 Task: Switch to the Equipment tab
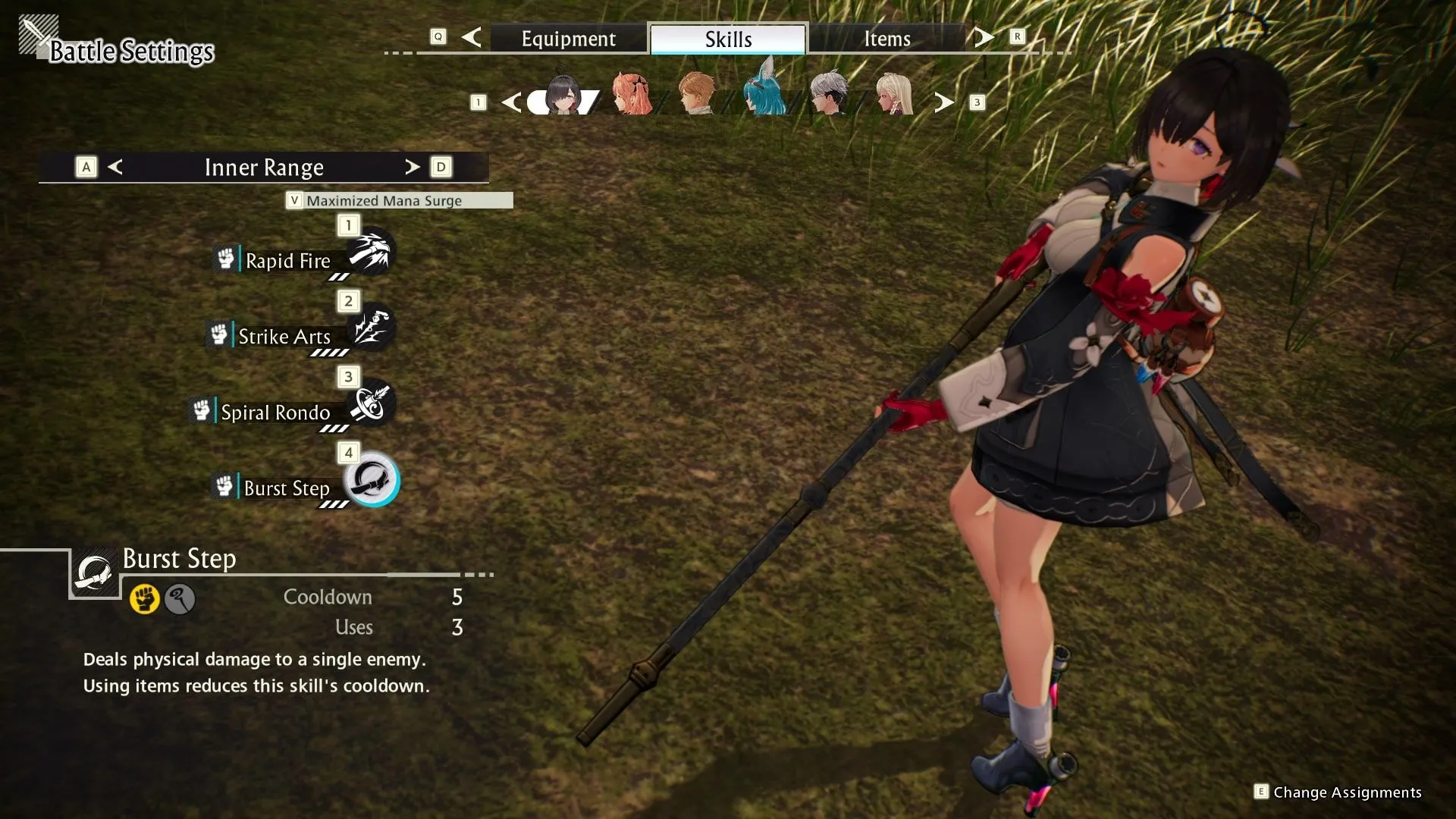coord(568,39)
